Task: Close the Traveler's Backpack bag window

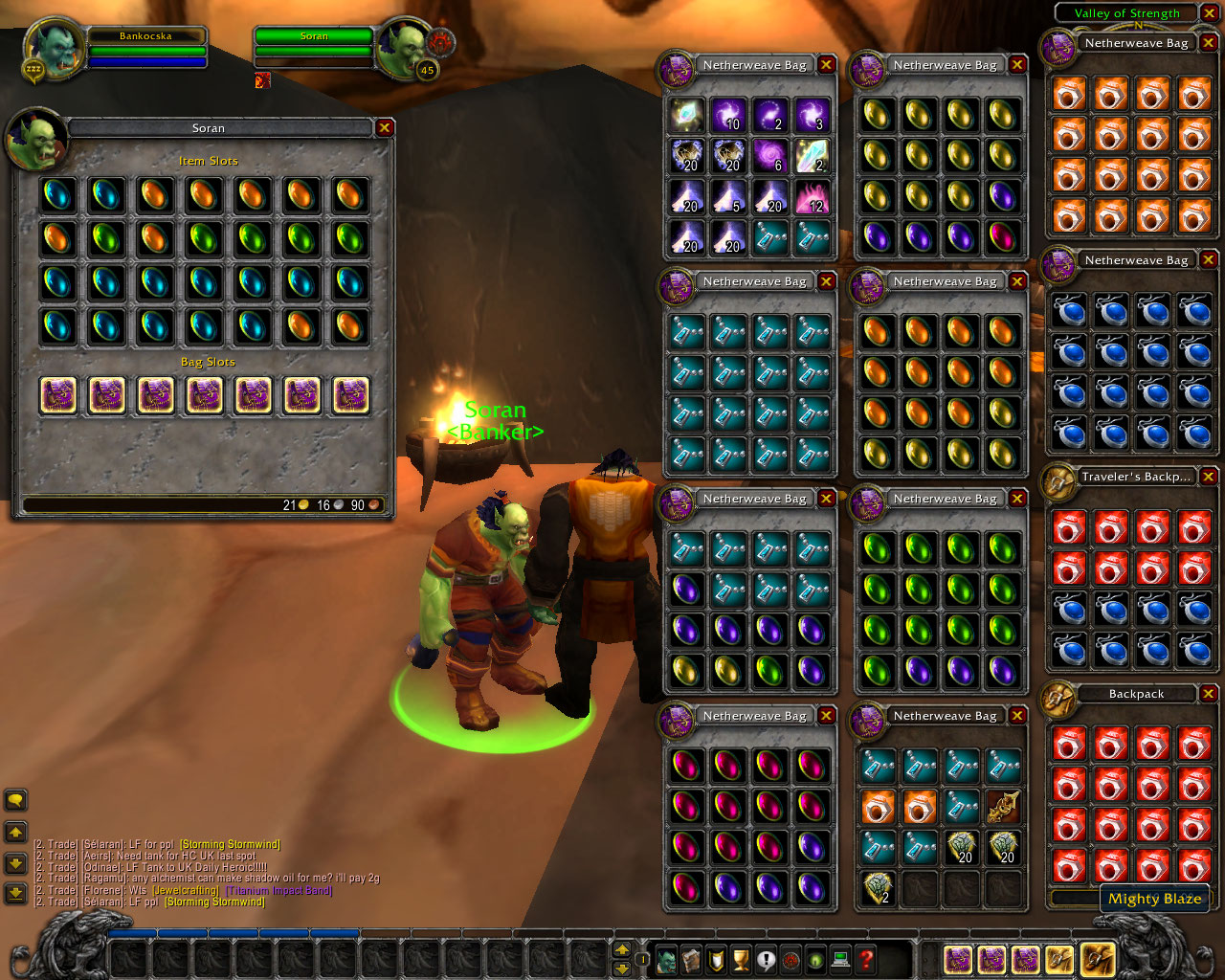Action: 1209,477
